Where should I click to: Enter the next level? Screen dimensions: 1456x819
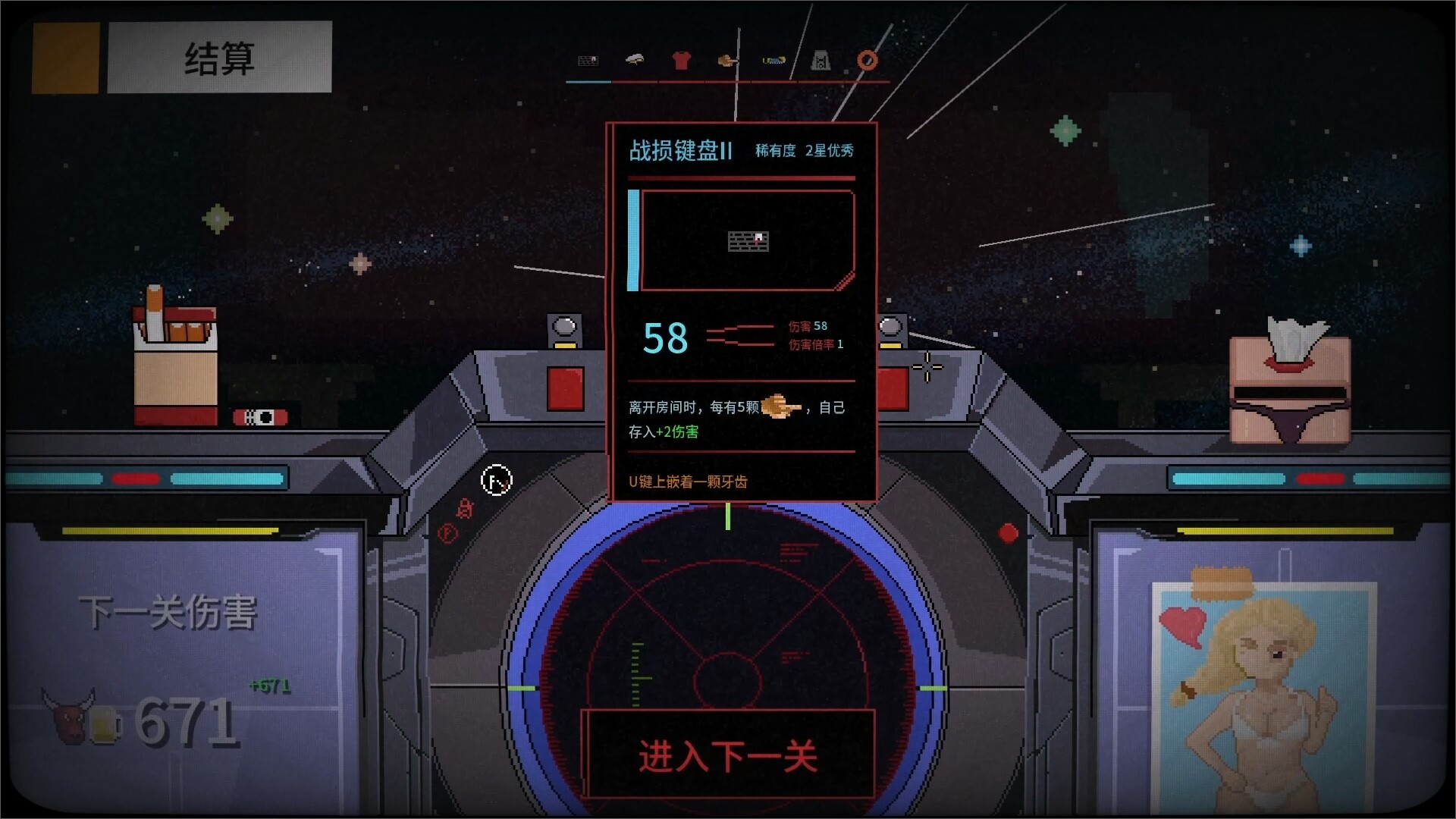pyautogui.click(x=728, y=756)
